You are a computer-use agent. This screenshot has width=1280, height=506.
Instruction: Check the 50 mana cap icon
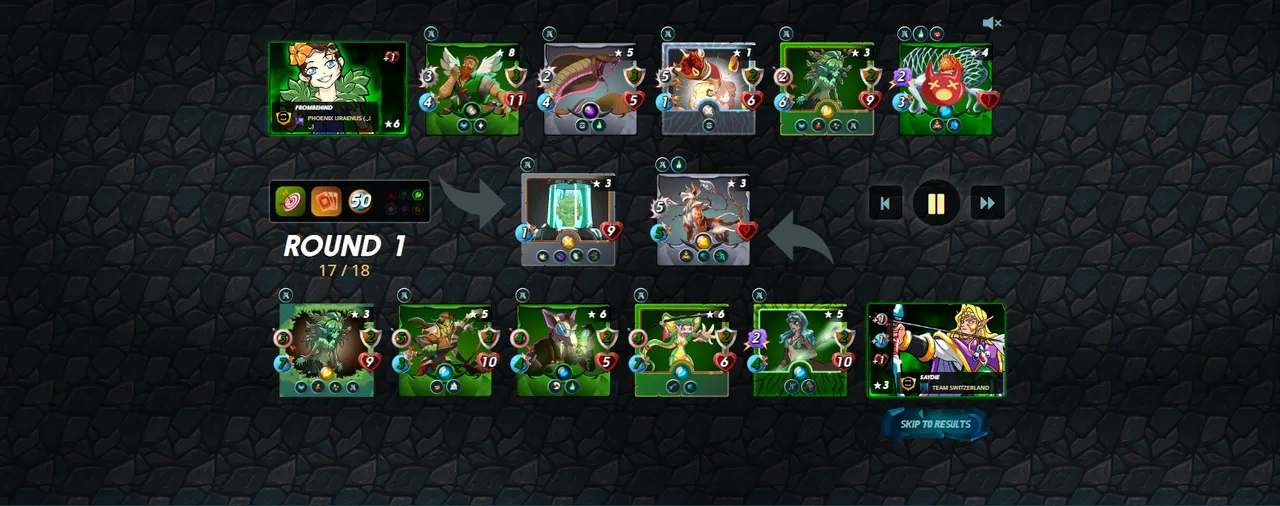(x=360, y=201)
